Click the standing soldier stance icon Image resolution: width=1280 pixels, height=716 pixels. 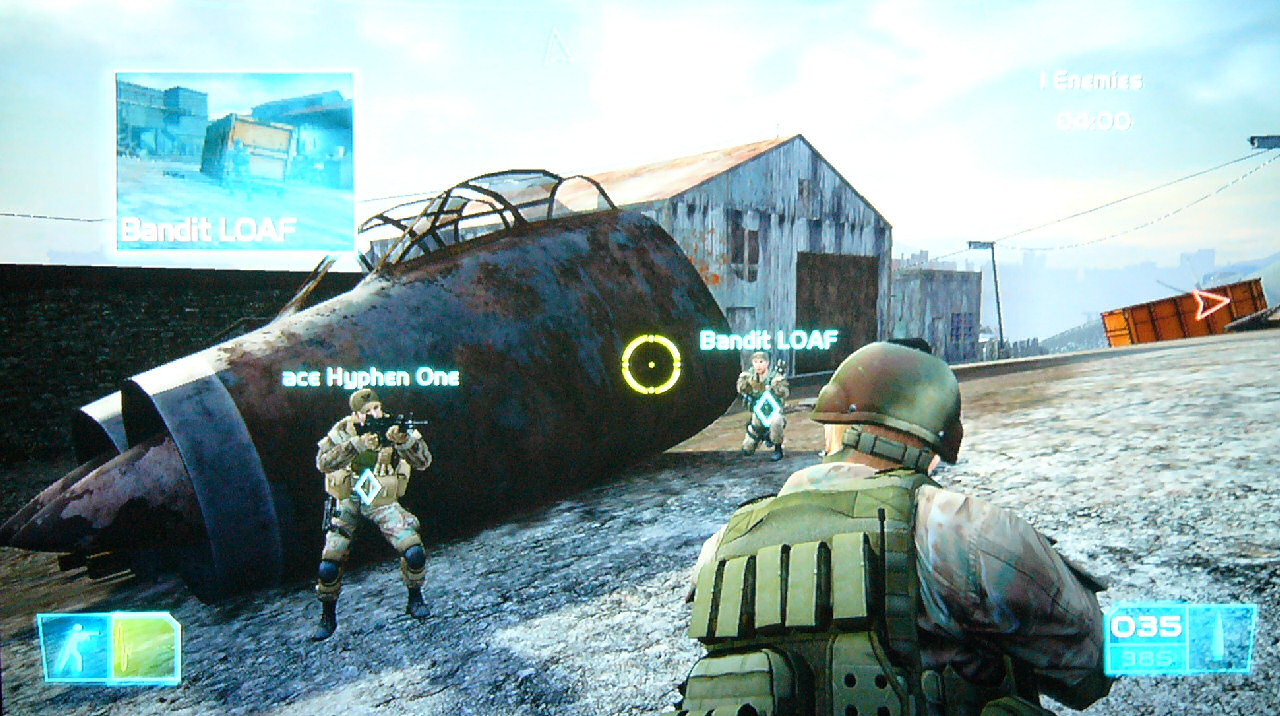pyautogui.click(x=74, y=647)
